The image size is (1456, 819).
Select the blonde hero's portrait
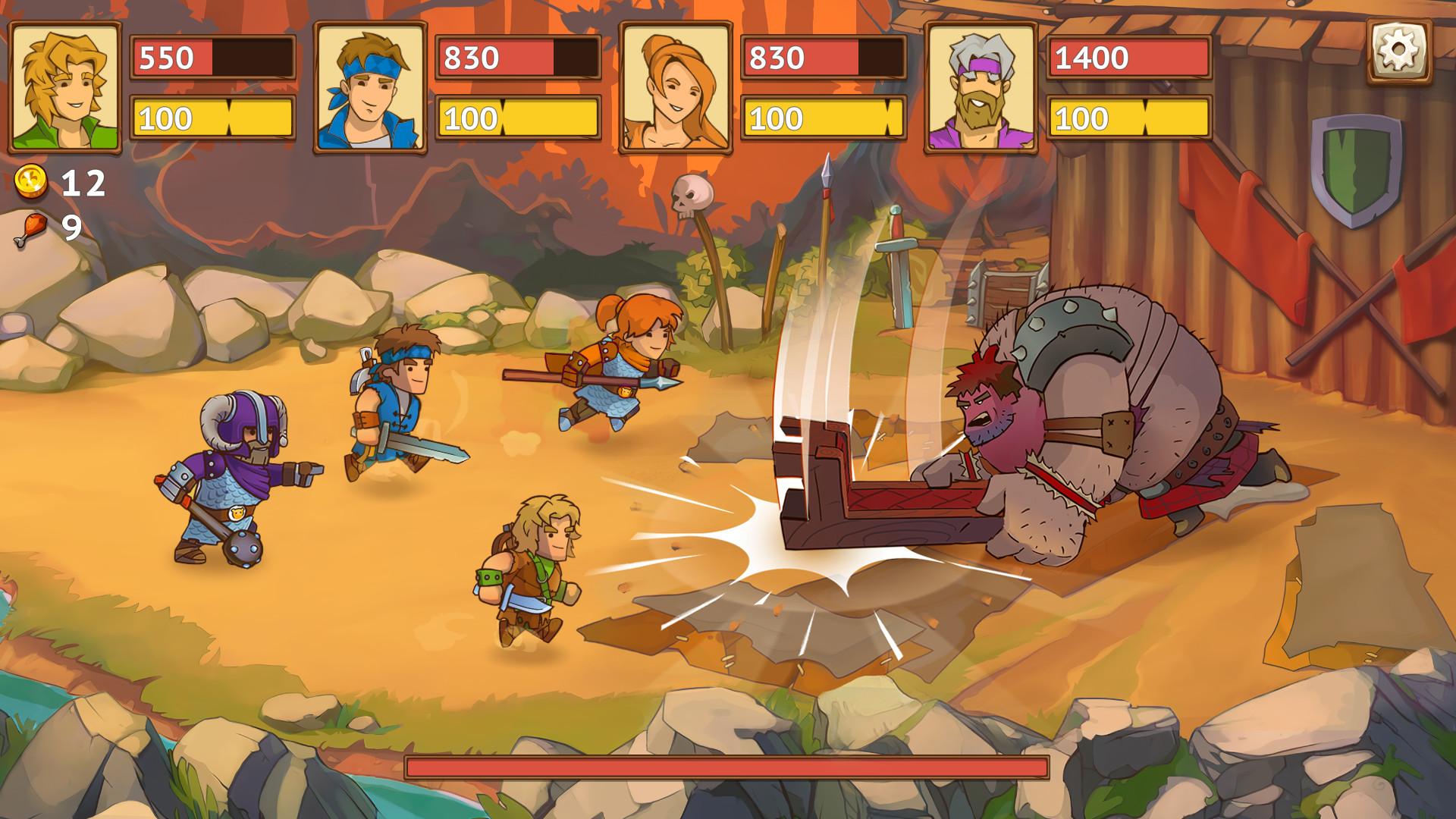[x=64, y=85]
